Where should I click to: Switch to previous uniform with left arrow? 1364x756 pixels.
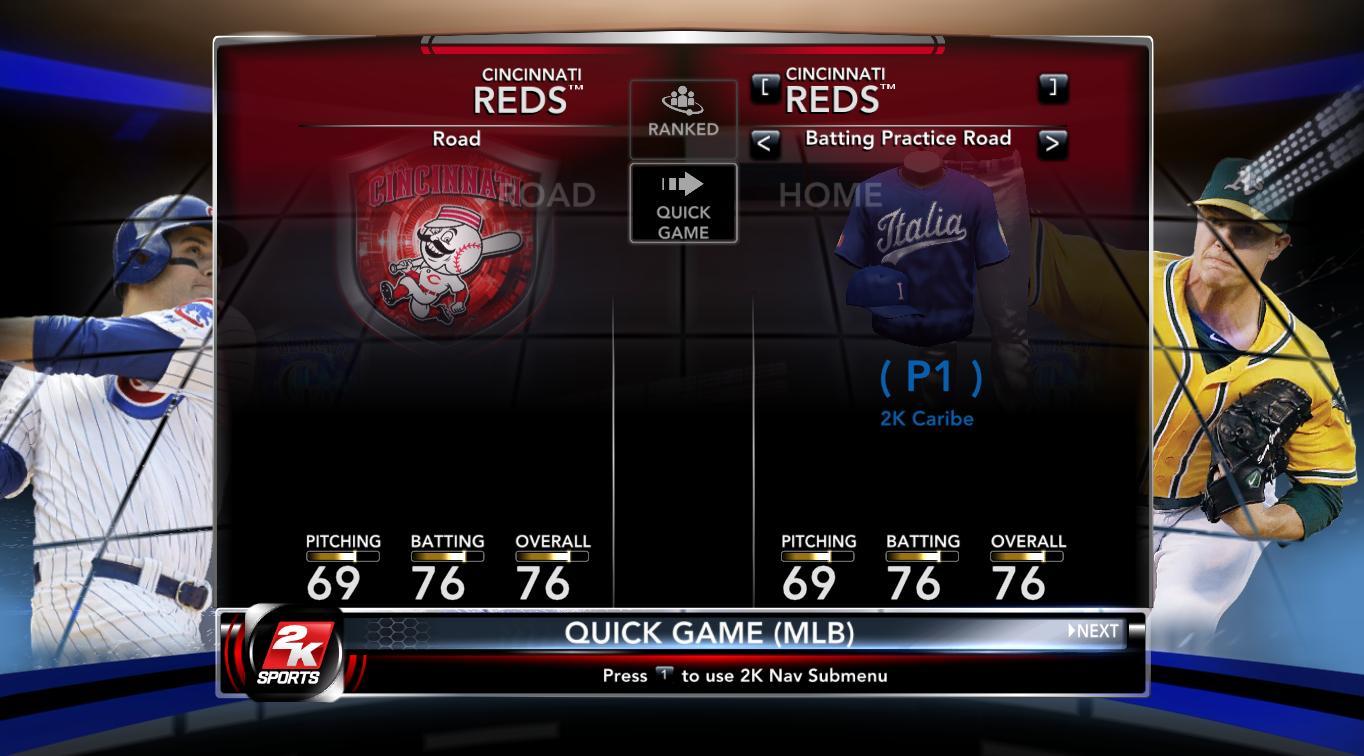[x=765, y=143]
